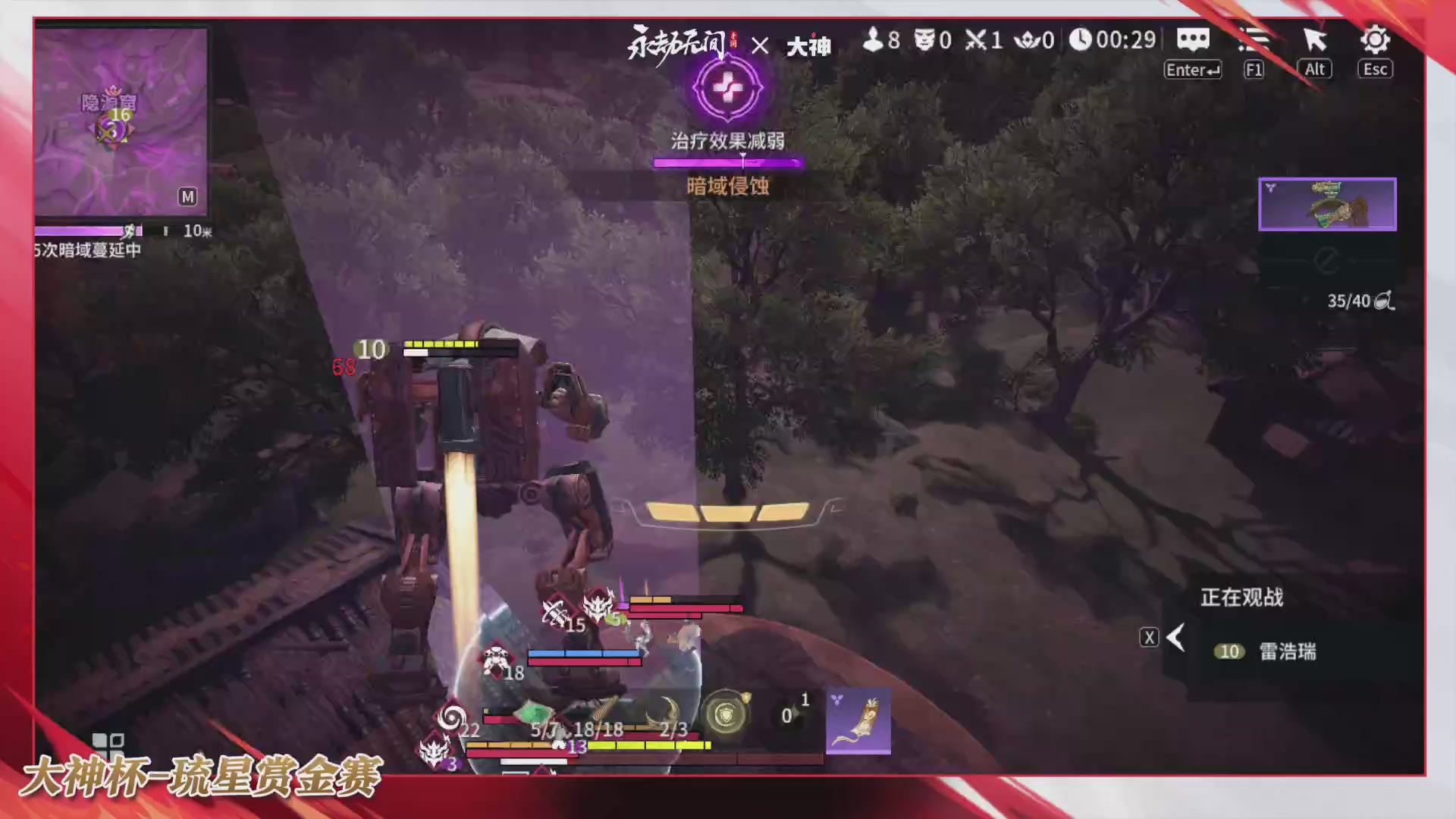Open the settings gear labeled Esc
Screen dimensions: 1456x819
1374,39
